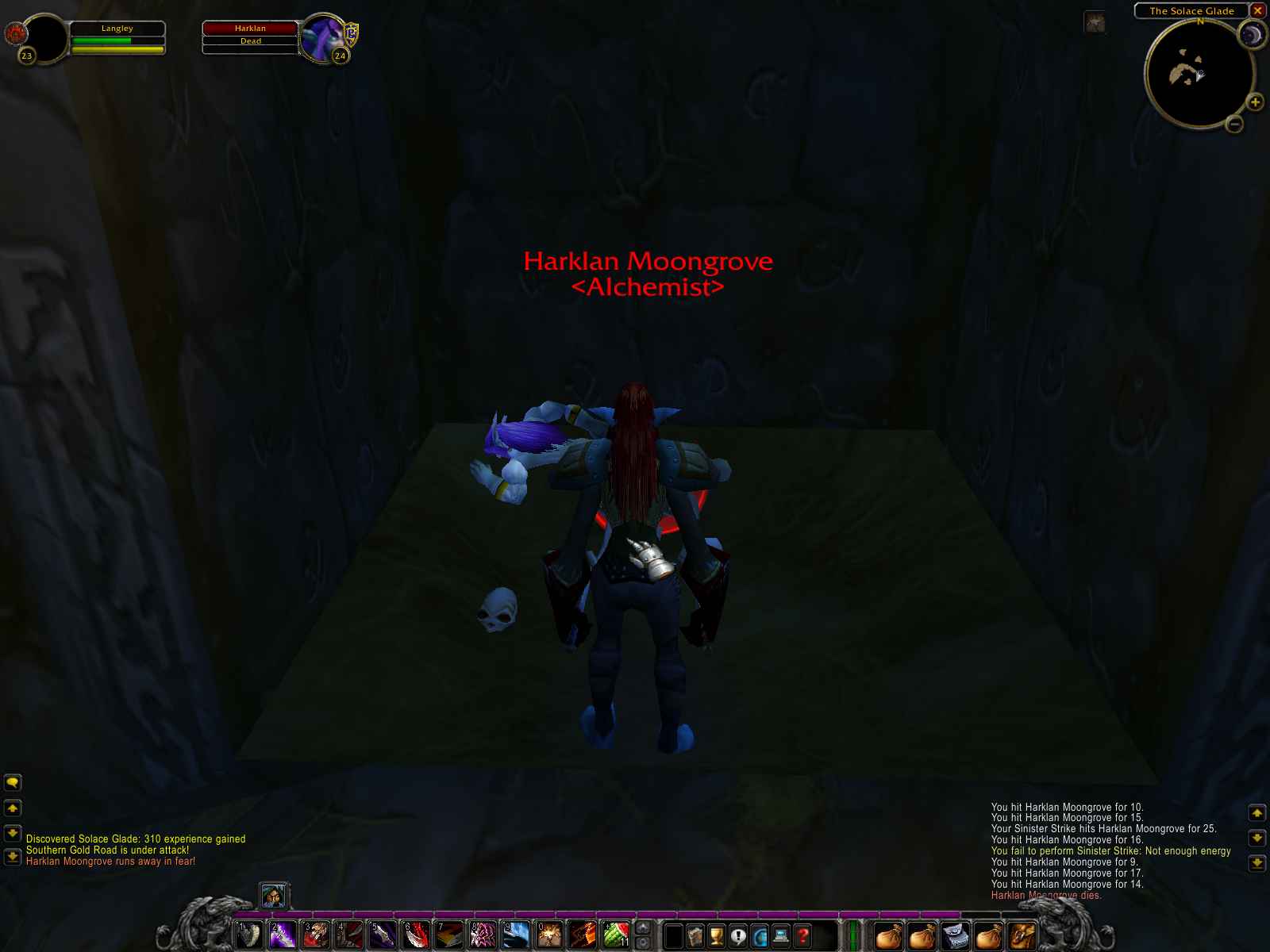The image size is (1270, 952).
Task: Use the red ability in action slot 6
Action: 416,935
